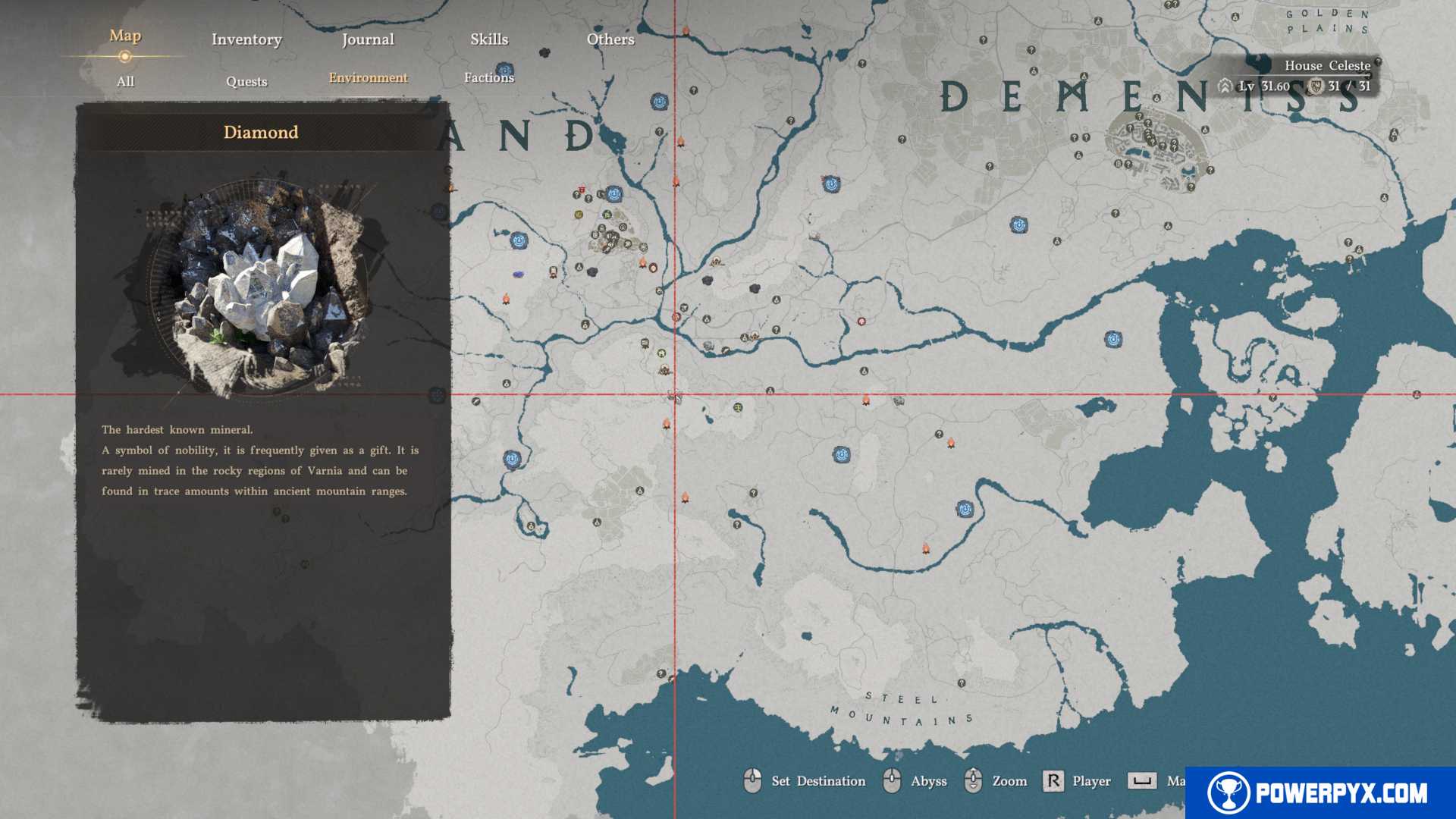Open the PowerPyx.com watermark link
The height and width of the screenshot is (819, 1456).
[x=1319, y=792]
